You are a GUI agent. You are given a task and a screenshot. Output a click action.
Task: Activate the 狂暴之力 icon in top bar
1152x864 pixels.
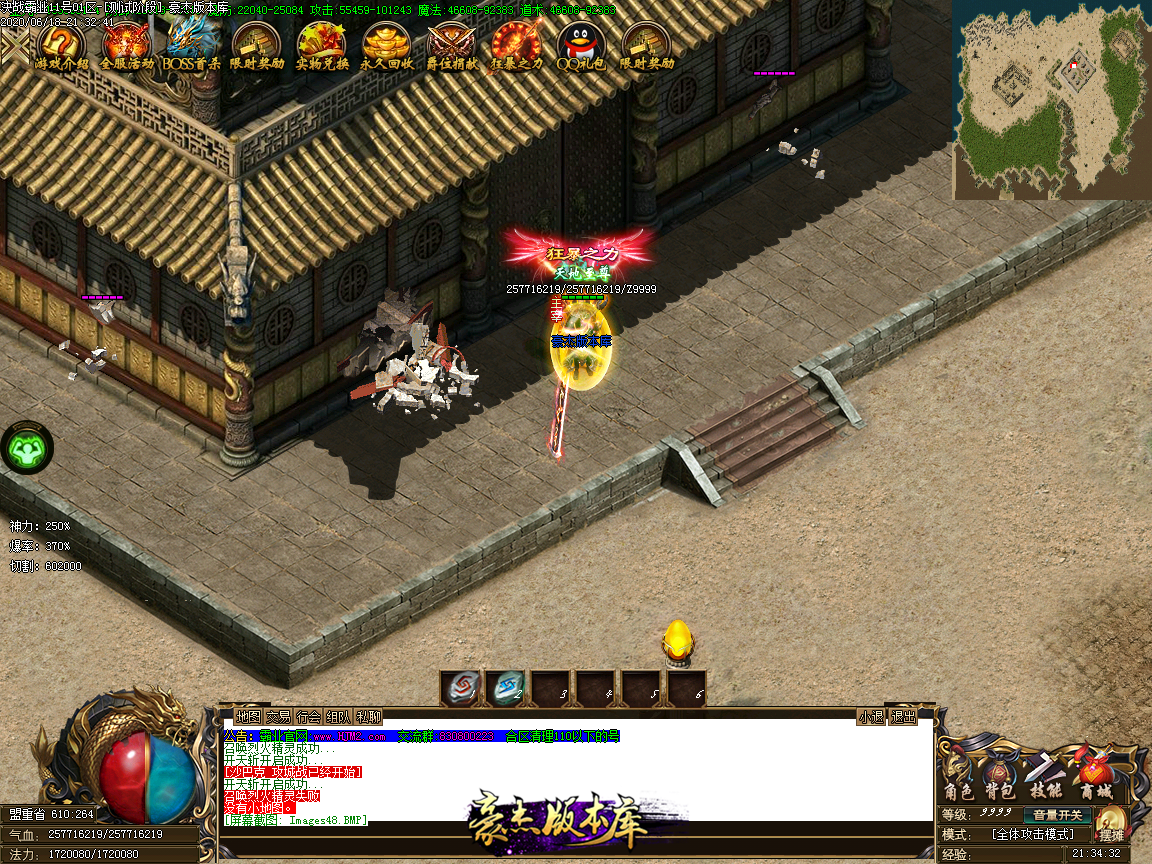pos(516,45)
